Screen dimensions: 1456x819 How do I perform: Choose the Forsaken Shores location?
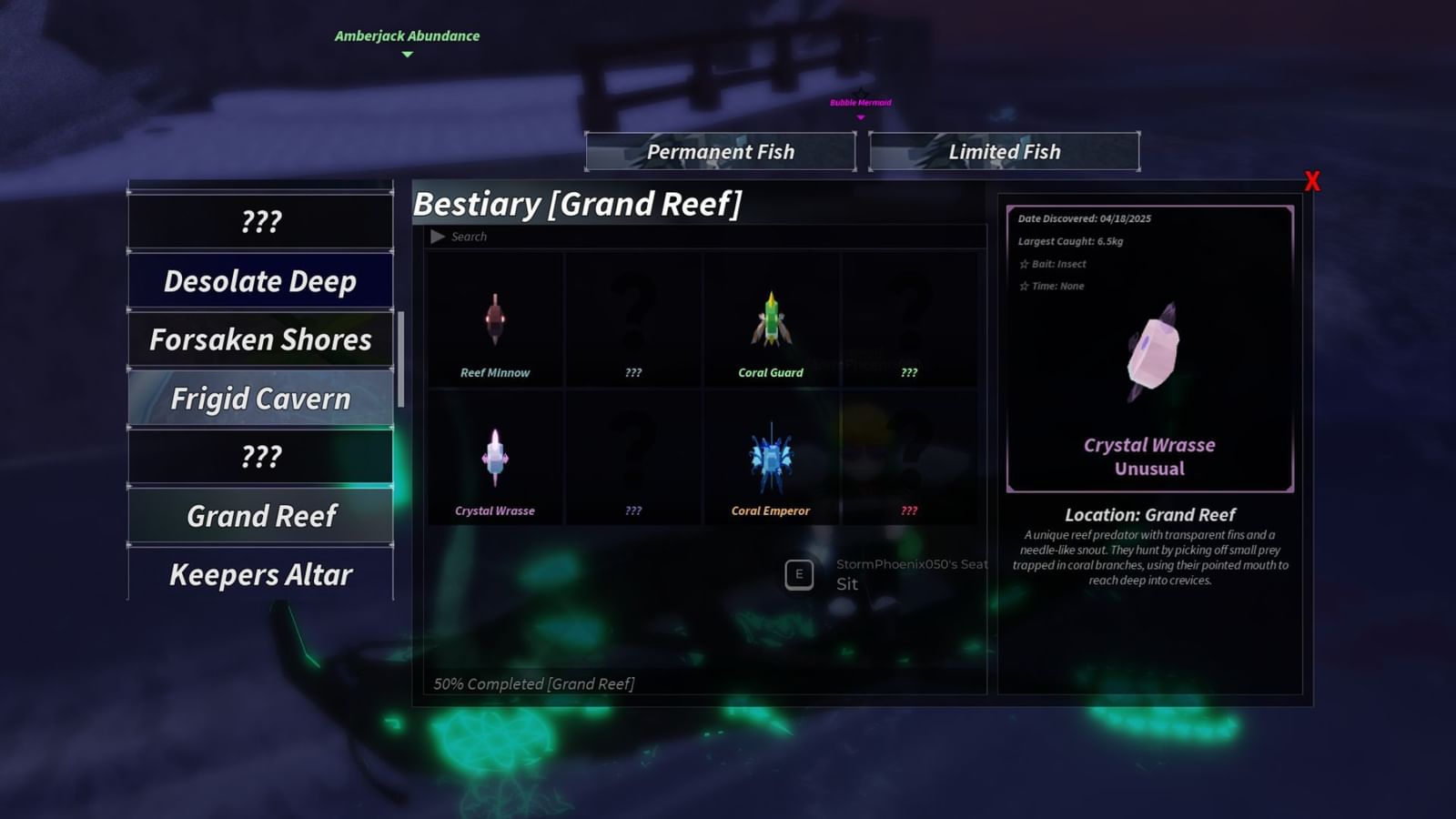click(x=260, y=339)
